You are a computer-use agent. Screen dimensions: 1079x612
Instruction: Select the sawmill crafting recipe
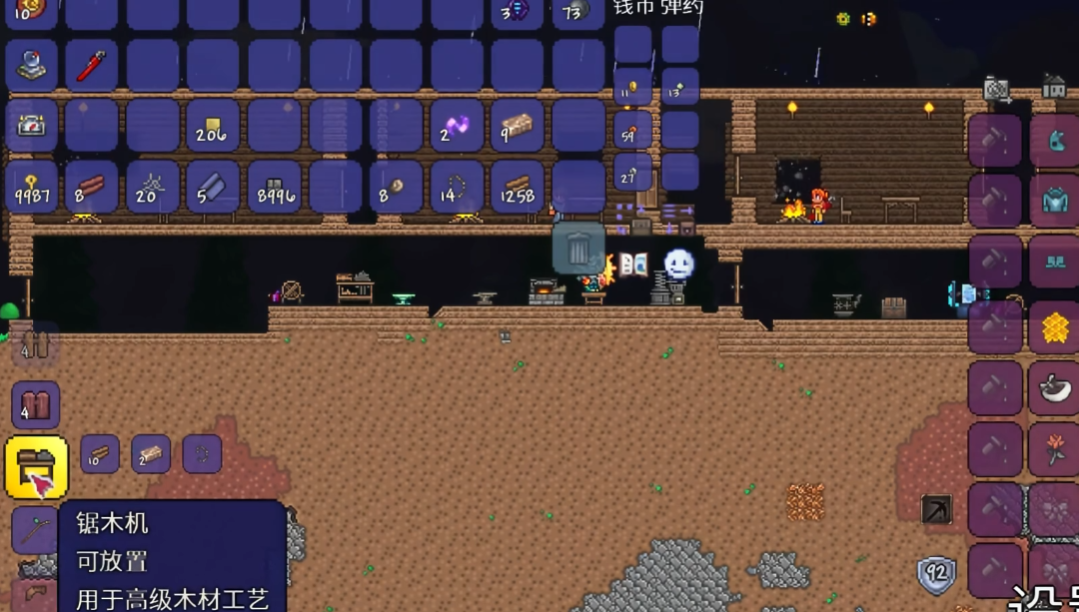tap(36, 467)
